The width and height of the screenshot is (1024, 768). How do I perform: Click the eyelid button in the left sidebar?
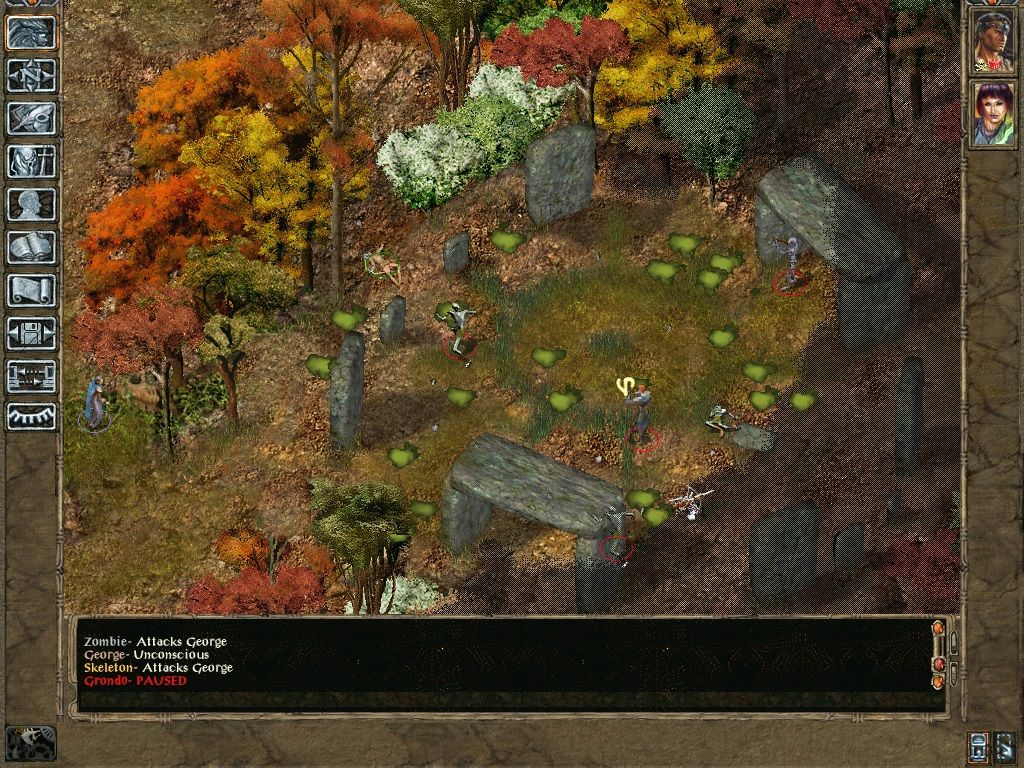[x=32, y=417]
